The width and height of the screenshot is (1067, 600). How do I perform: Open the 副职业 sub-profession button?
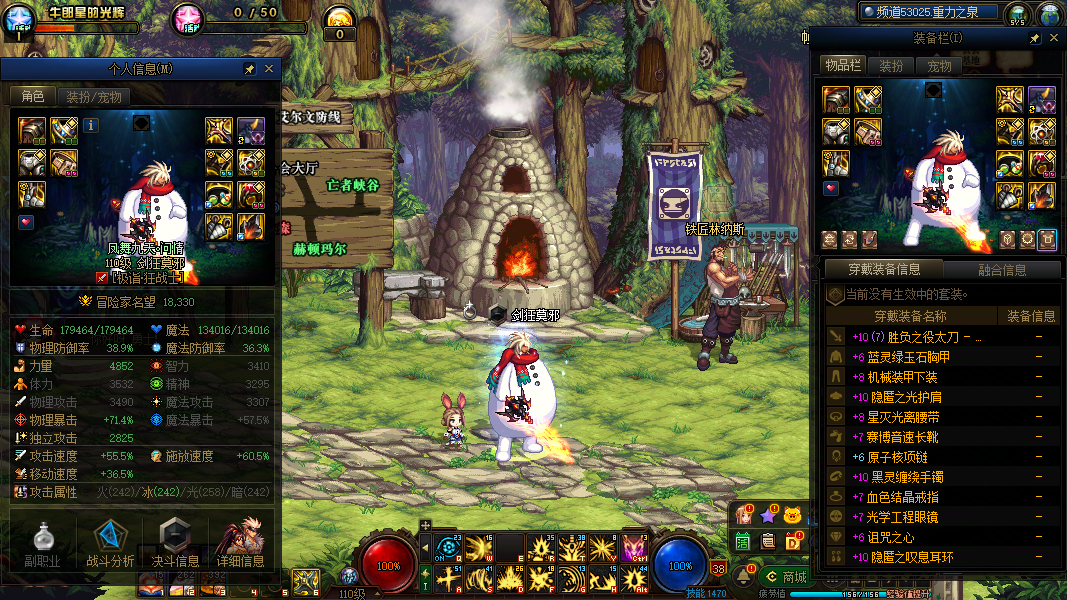(42, 545)
